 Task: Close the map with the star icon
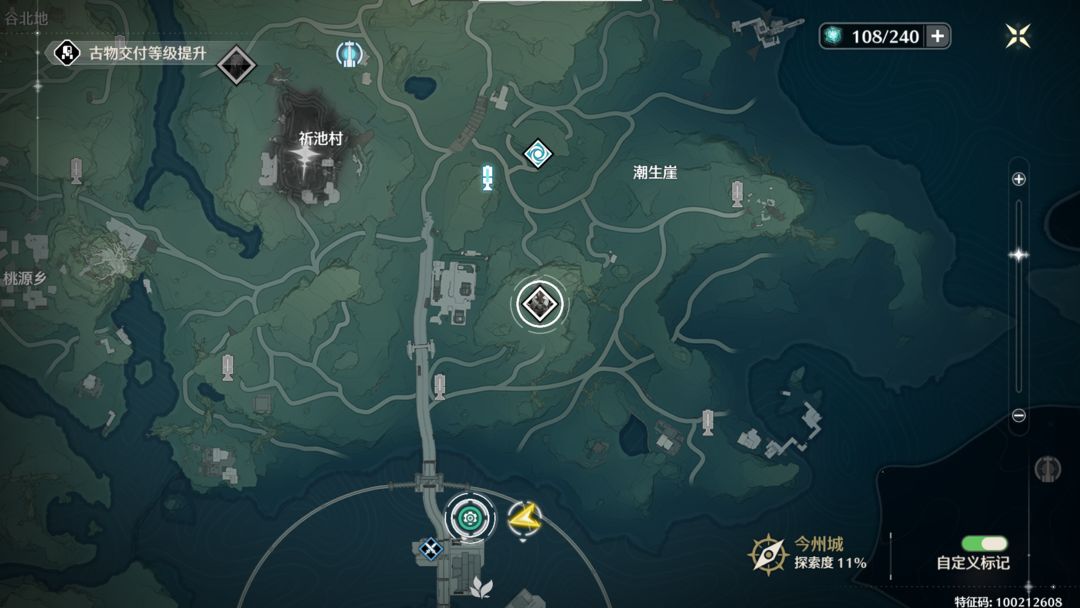tap(1018, 37)
